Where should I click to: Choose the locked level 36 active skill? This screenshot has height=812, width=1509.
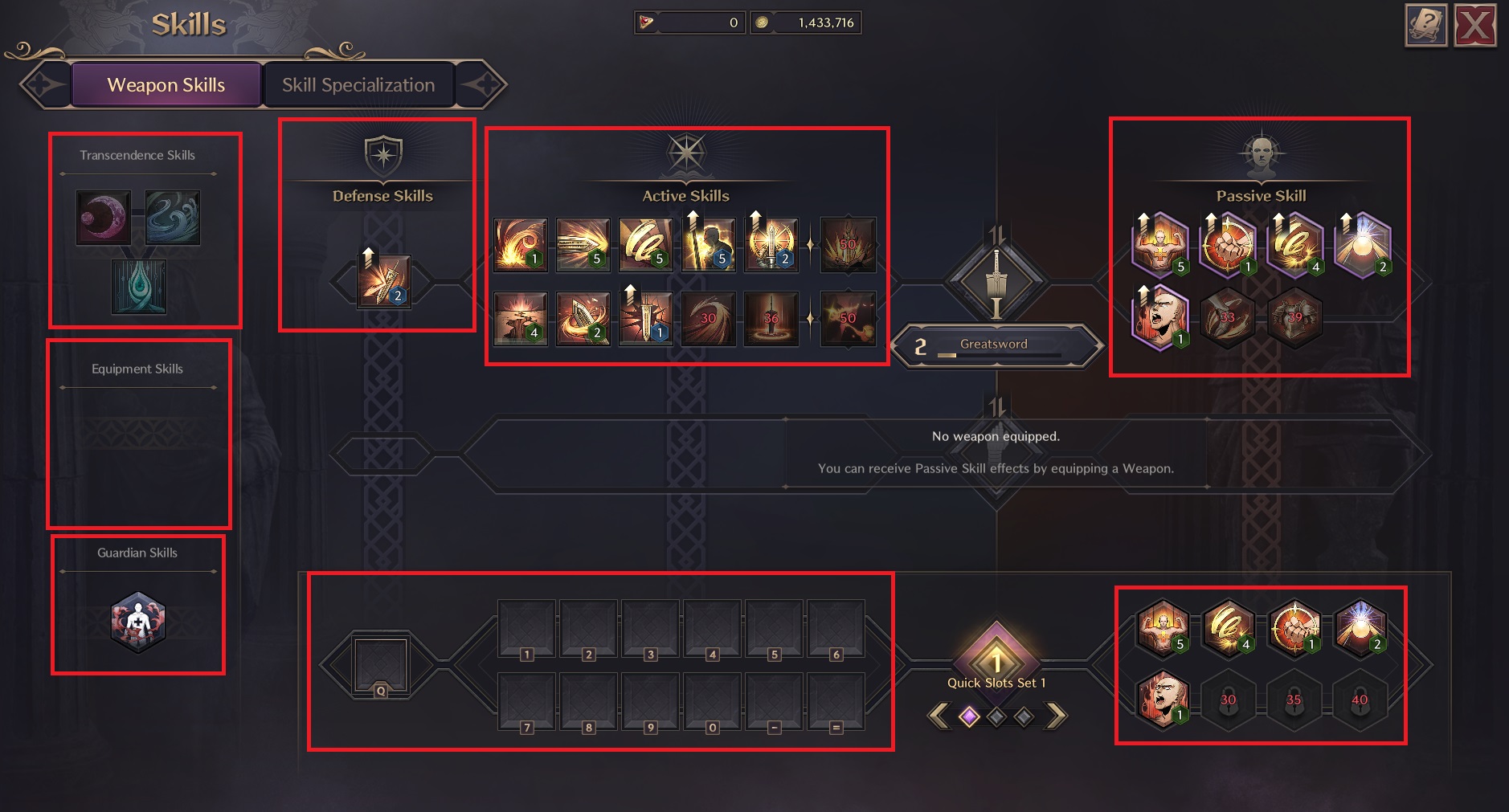point(771,318)
